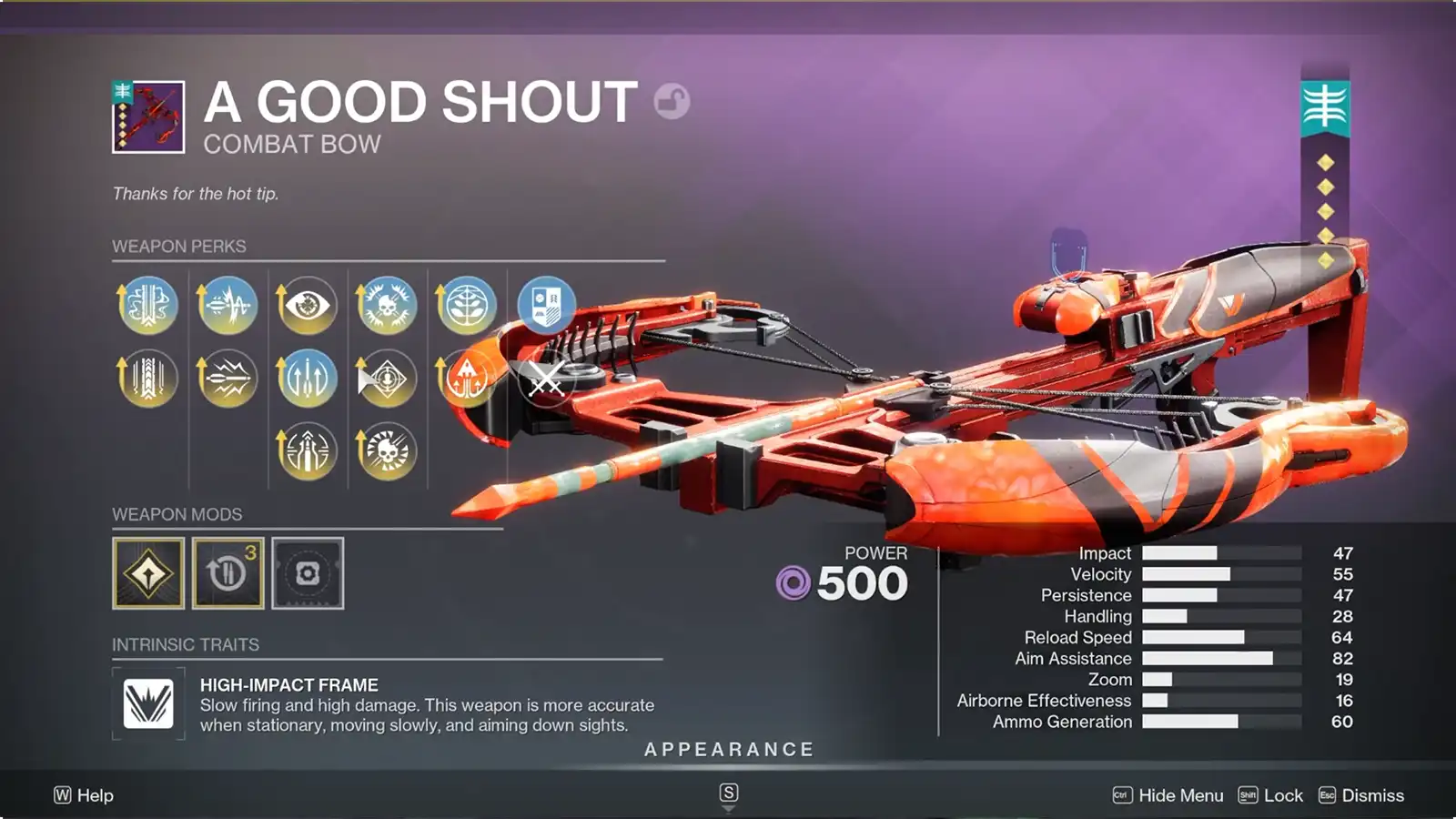
Task: Open the Appearance tab
Action: point(728,750)
